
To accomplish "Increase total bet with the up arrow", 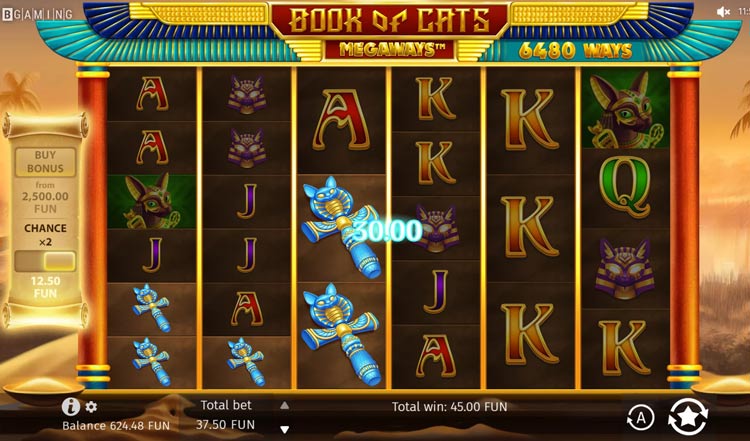I will pos(283,405).
